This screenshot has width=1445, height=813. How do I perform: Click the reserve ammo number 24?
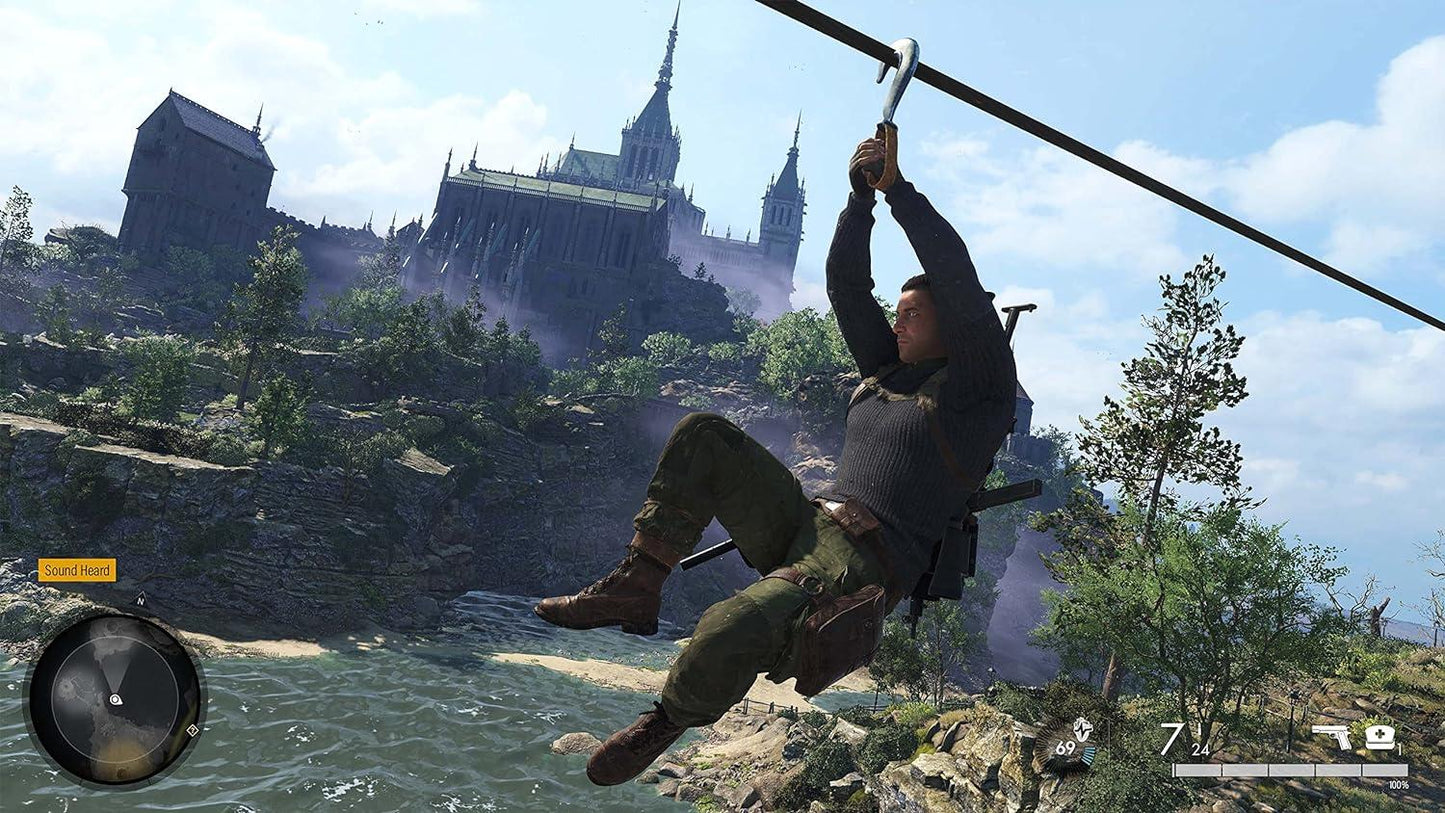coord(1200,751)
